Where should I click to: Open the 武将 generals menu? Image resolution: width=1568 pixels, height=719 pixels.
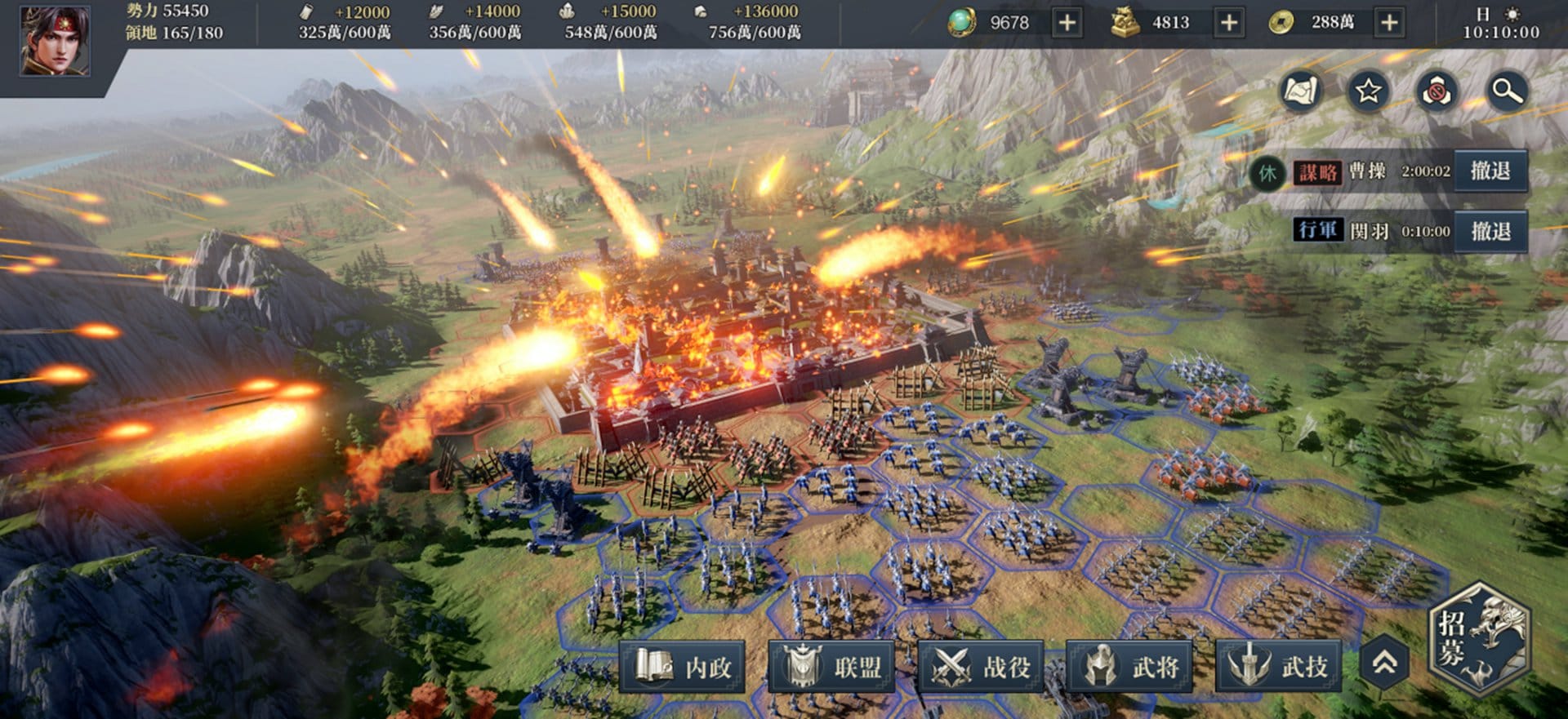[1130, 667]
